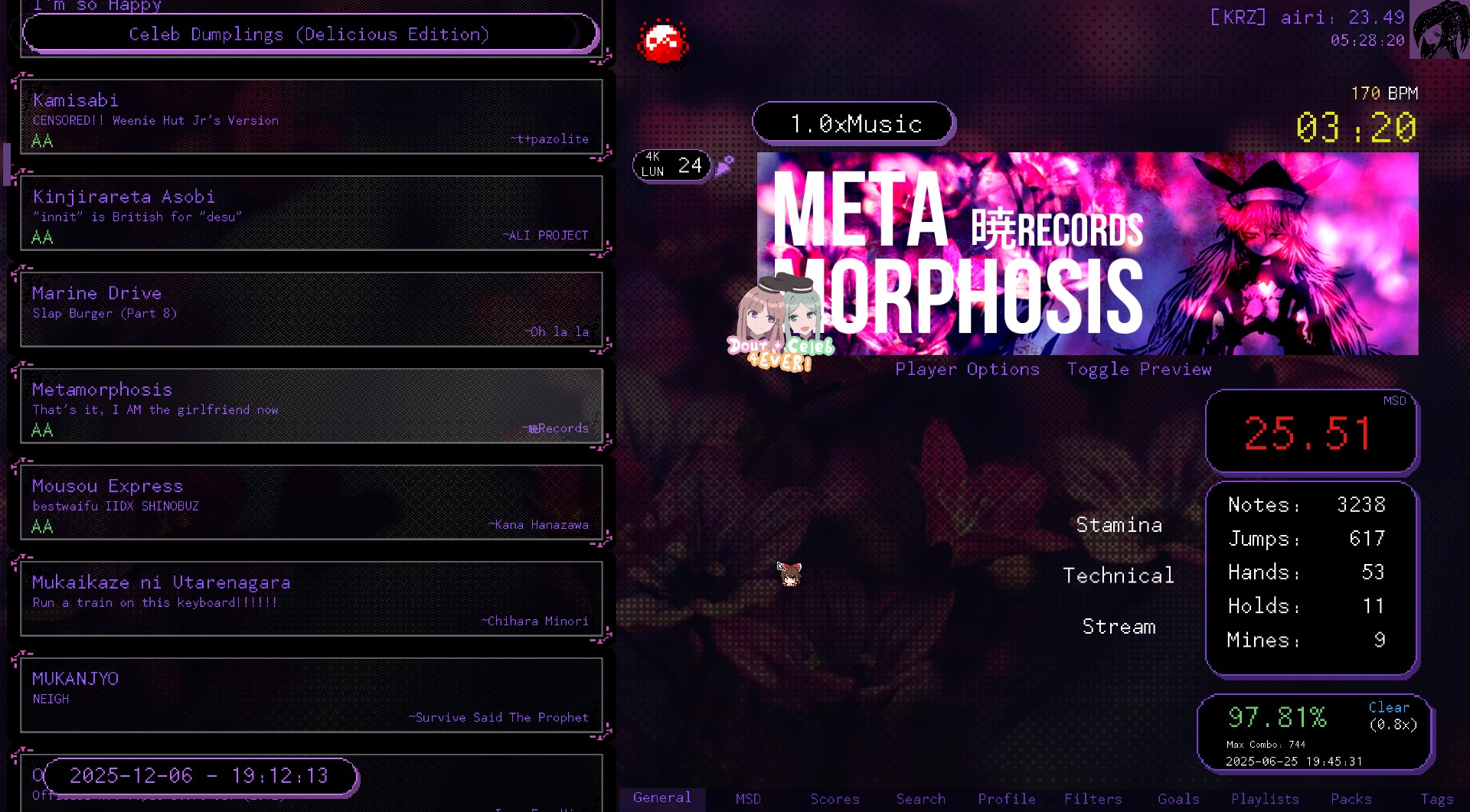Choose the Kinjirareta Asobi song row
Viewport: 1470px width, 812px height.
pyautogui.click(x=311, y=214)
